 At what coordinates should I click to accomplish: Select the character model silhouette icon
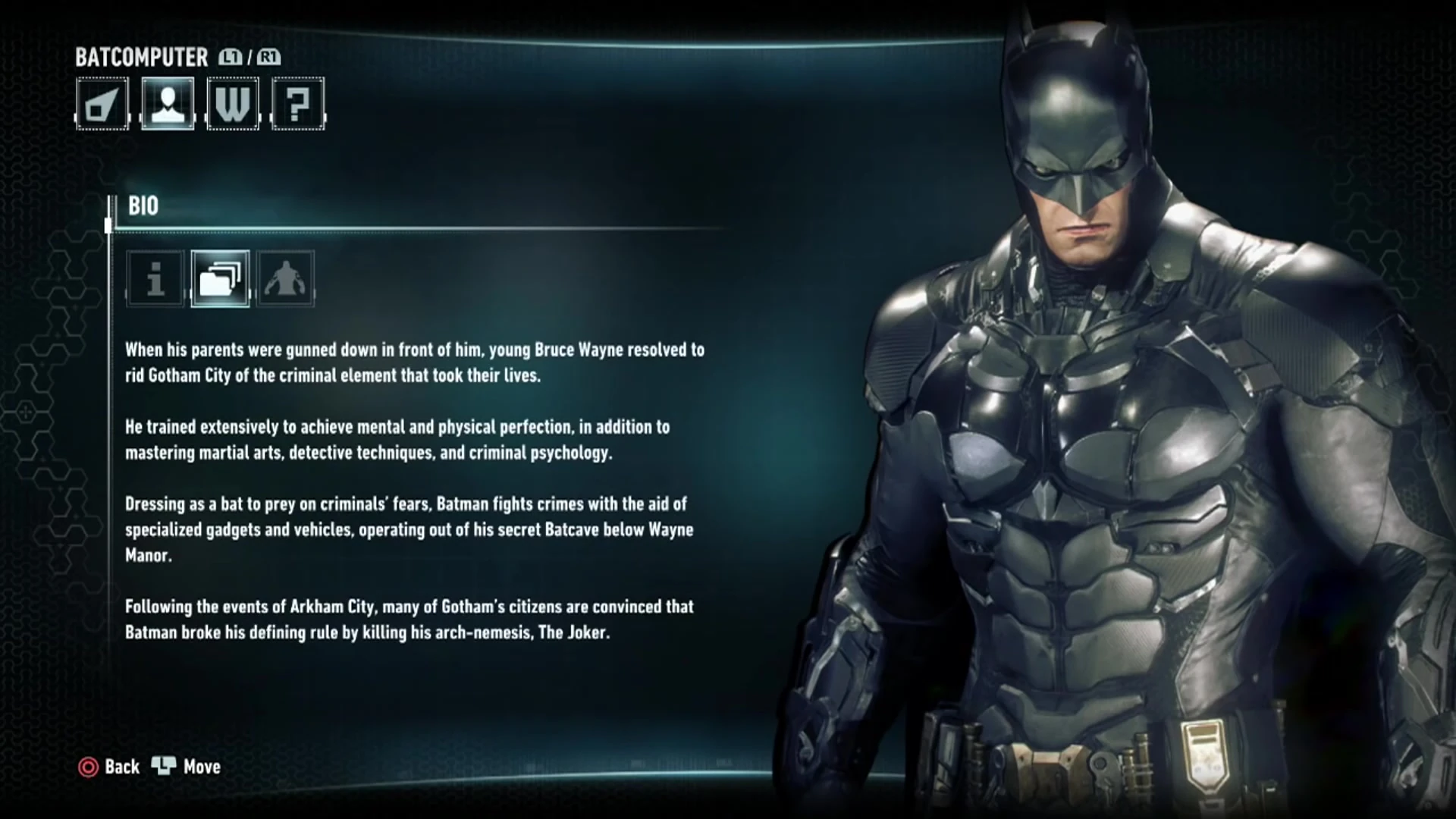pos(284,280)
